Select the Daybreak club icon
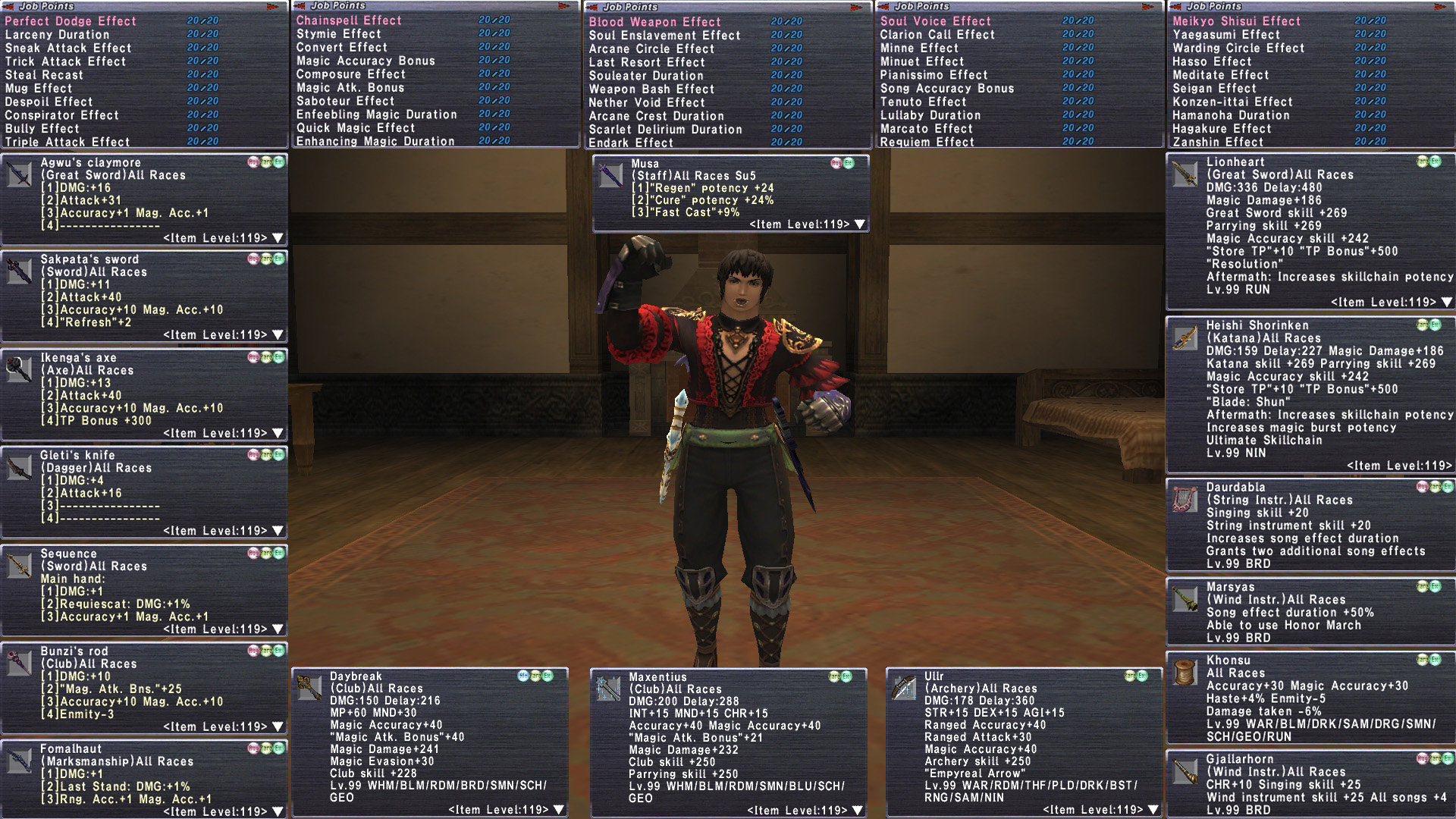Viewport: 1456px width, 819px height. click(309, 688)
